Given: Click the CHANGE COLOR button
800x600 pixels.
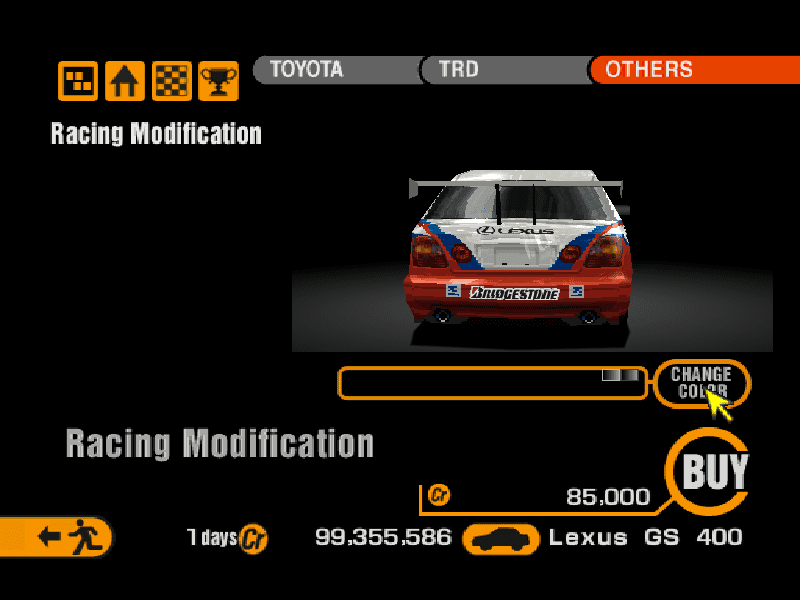Looking at the screenshot, I should point(701,382).
